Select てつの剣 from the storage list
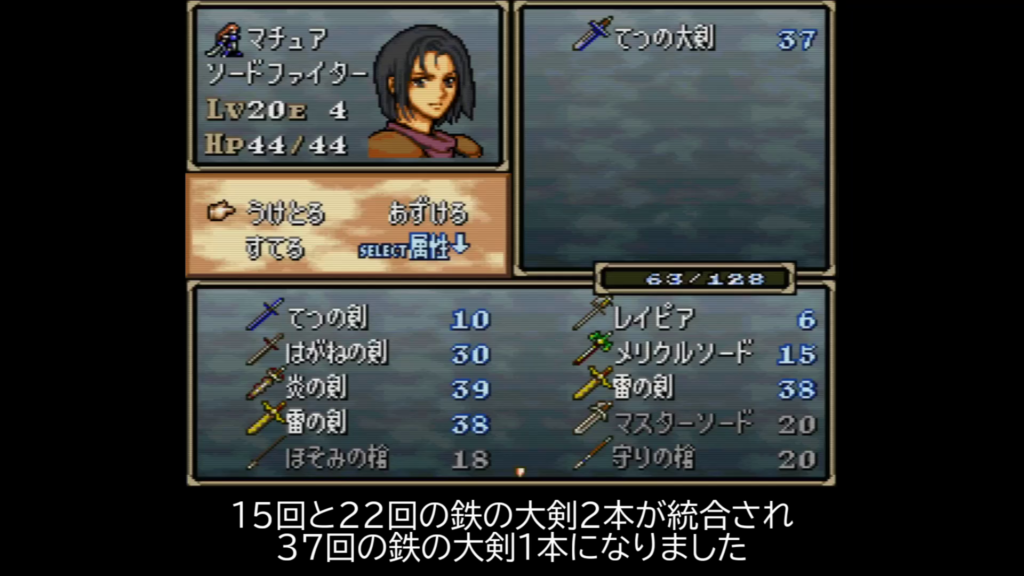Image resolution: width=1024 pixels, height=576 pixels. pyautogui.click(x=326, y=319)
